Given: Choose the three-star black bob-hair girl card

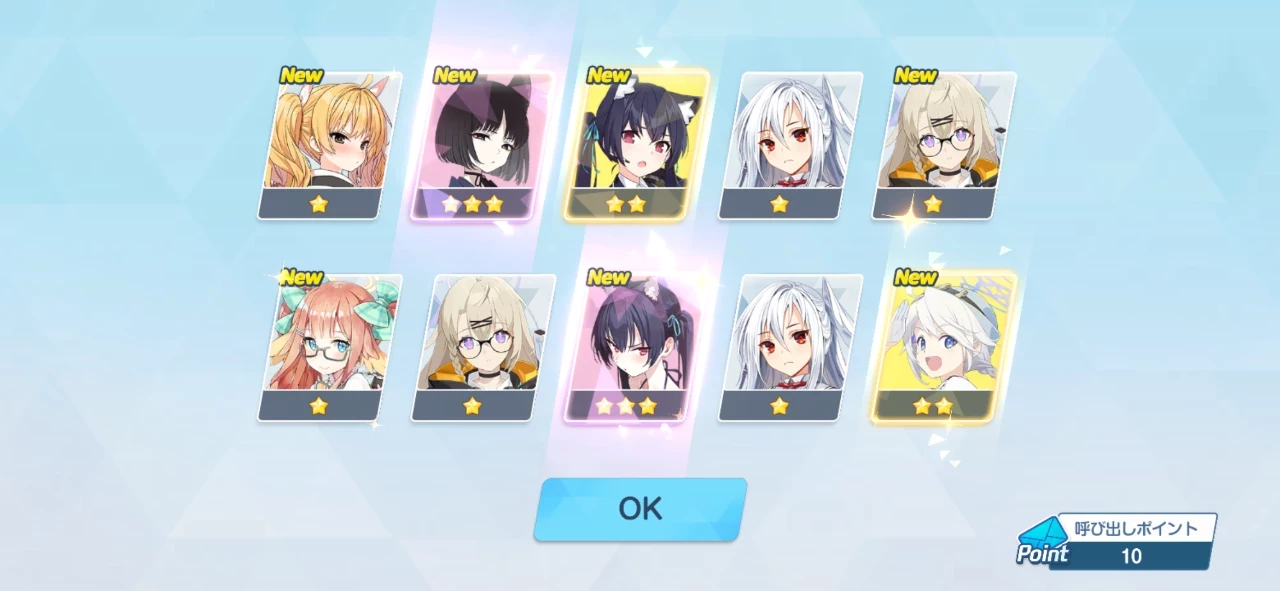Looking at the screenshot, I should 476,144.
